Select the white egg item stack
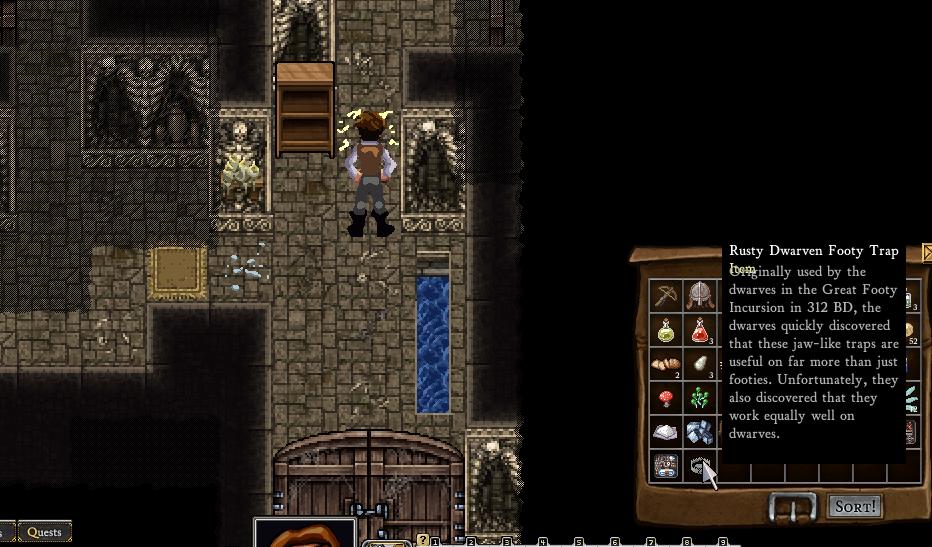The height and width of the screenshot is (547, 932). [700, 364]
